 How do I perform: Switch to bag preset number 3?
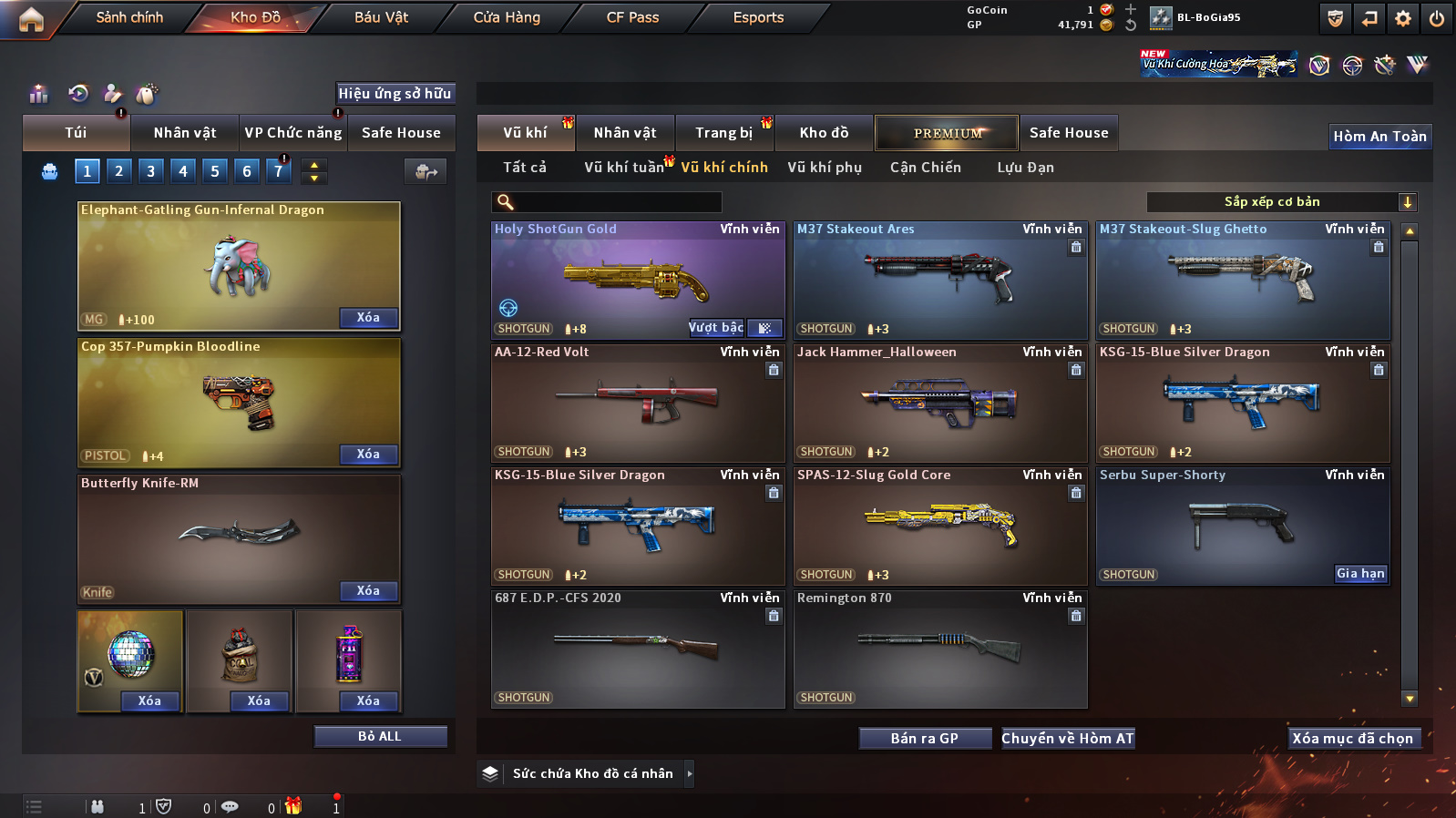[150, 170]
